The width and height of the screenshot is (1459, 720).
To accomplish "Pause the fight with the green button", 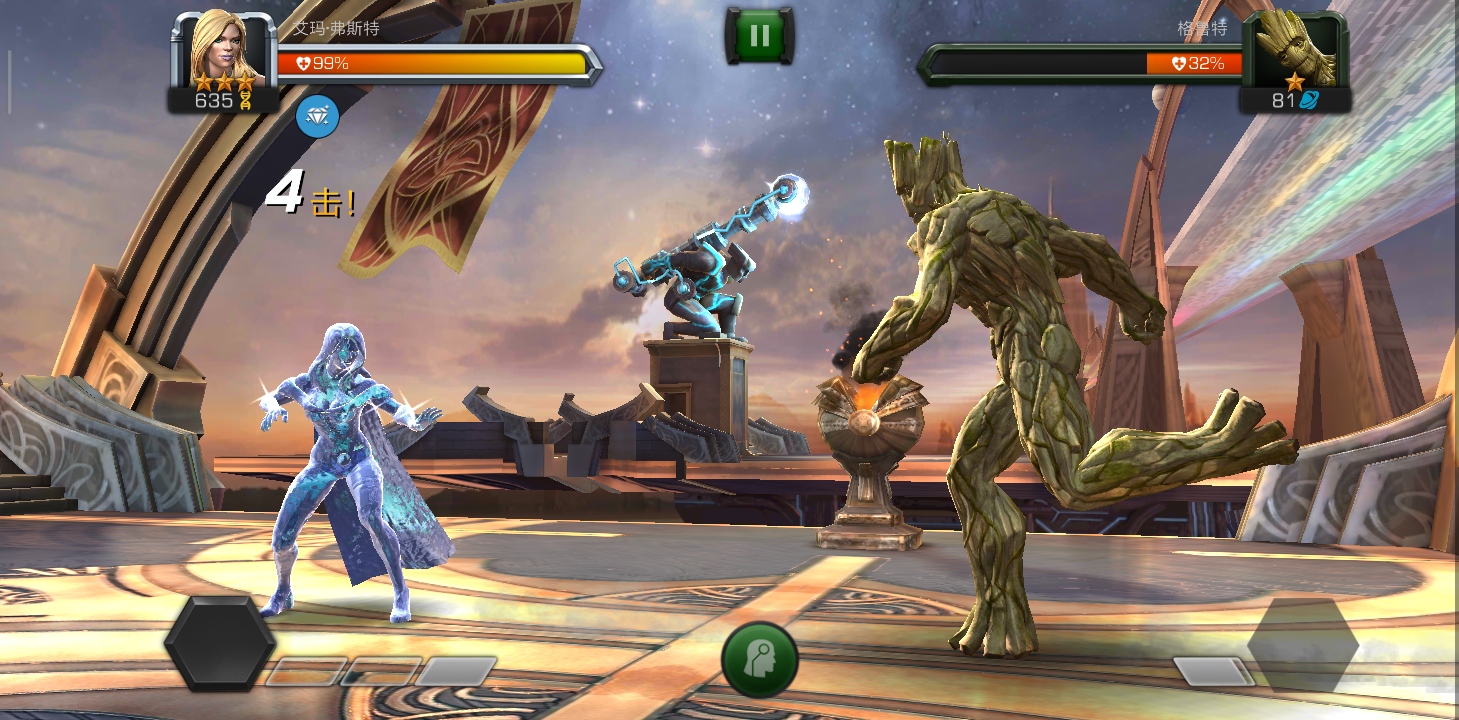I will point(759,36).
